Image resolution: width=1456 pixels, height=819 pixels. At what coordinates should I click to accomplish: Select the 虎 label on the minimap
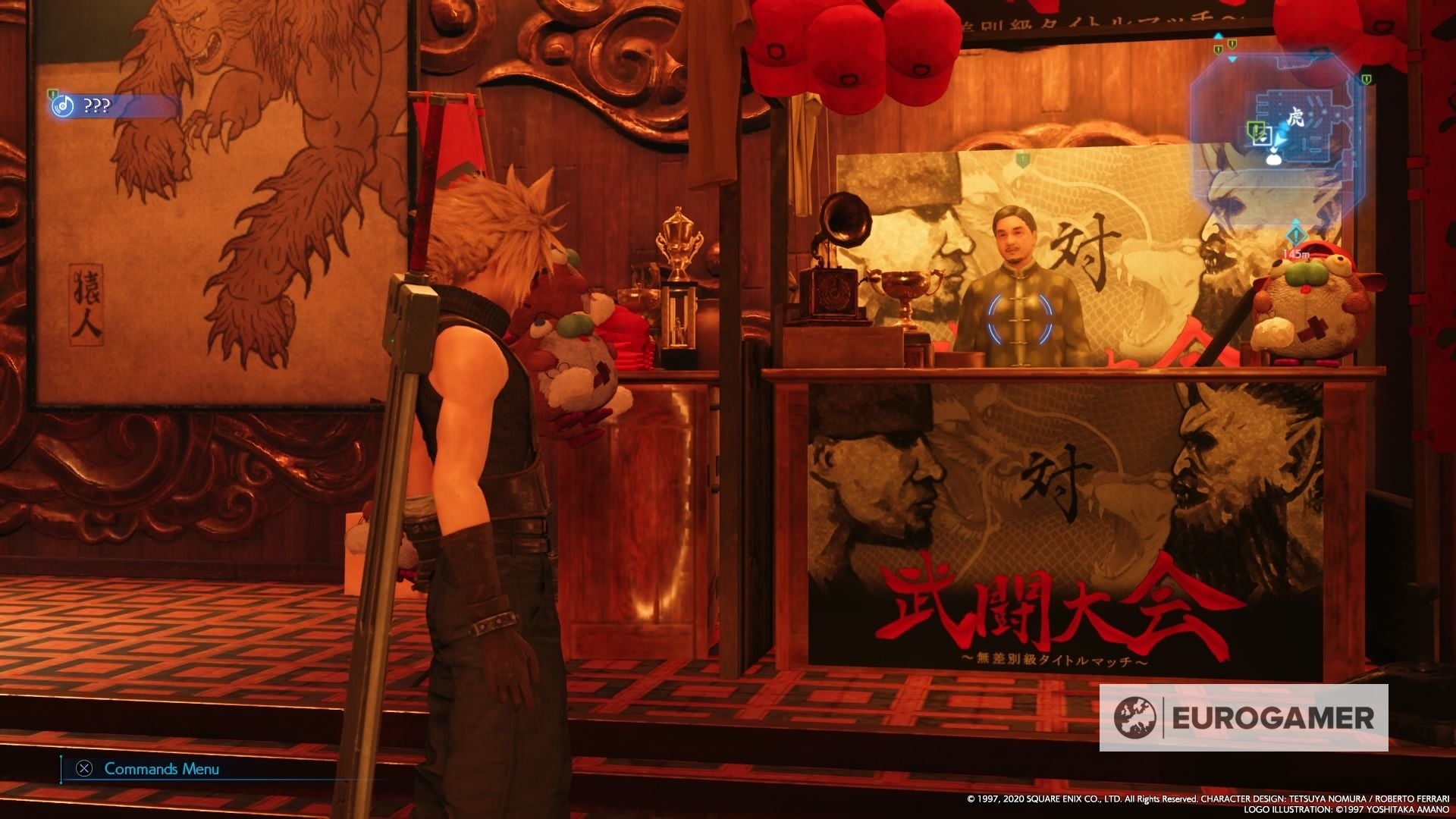(1296, 117)
